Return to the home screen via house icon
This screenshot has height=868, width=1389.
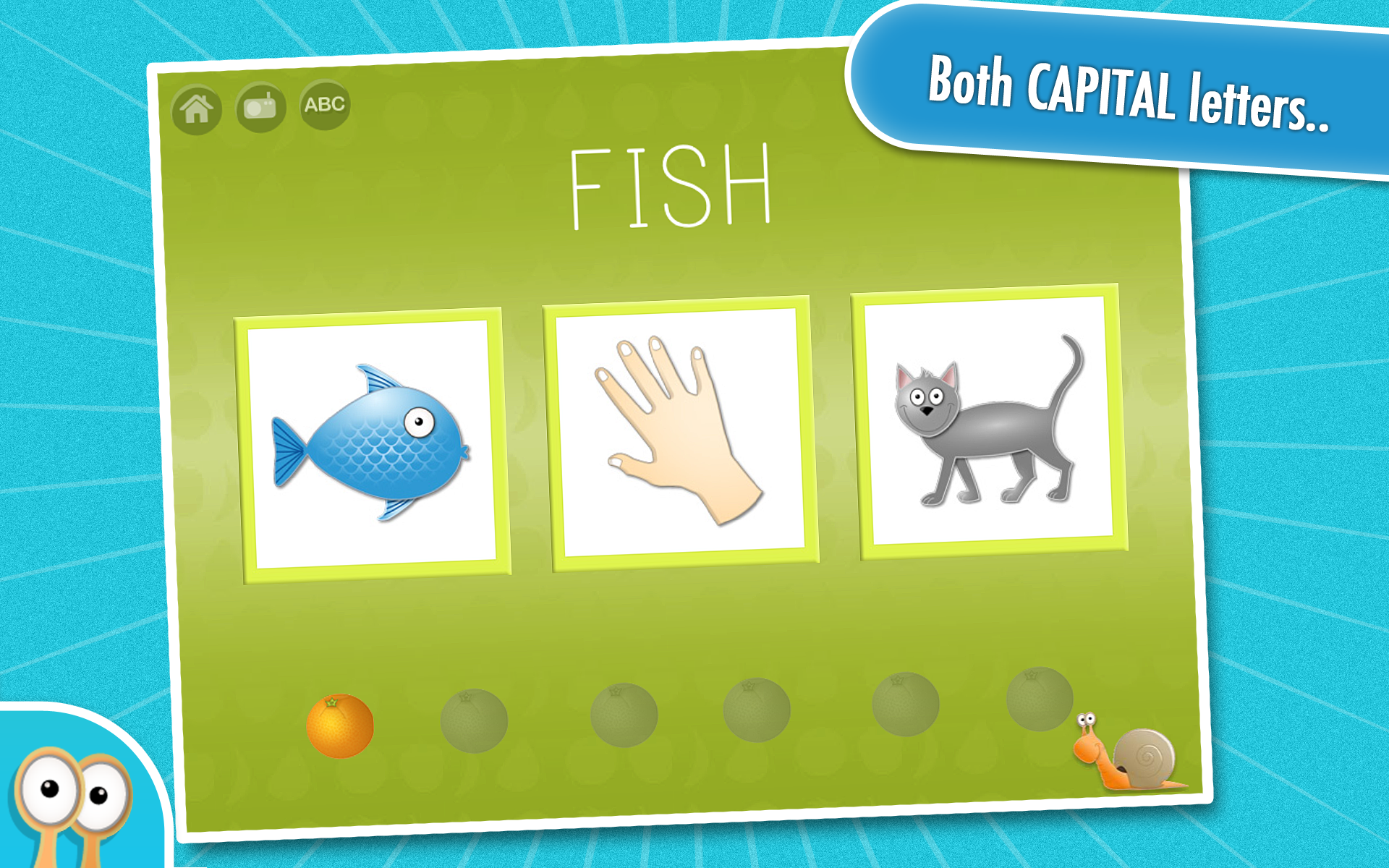pos(195,107)
